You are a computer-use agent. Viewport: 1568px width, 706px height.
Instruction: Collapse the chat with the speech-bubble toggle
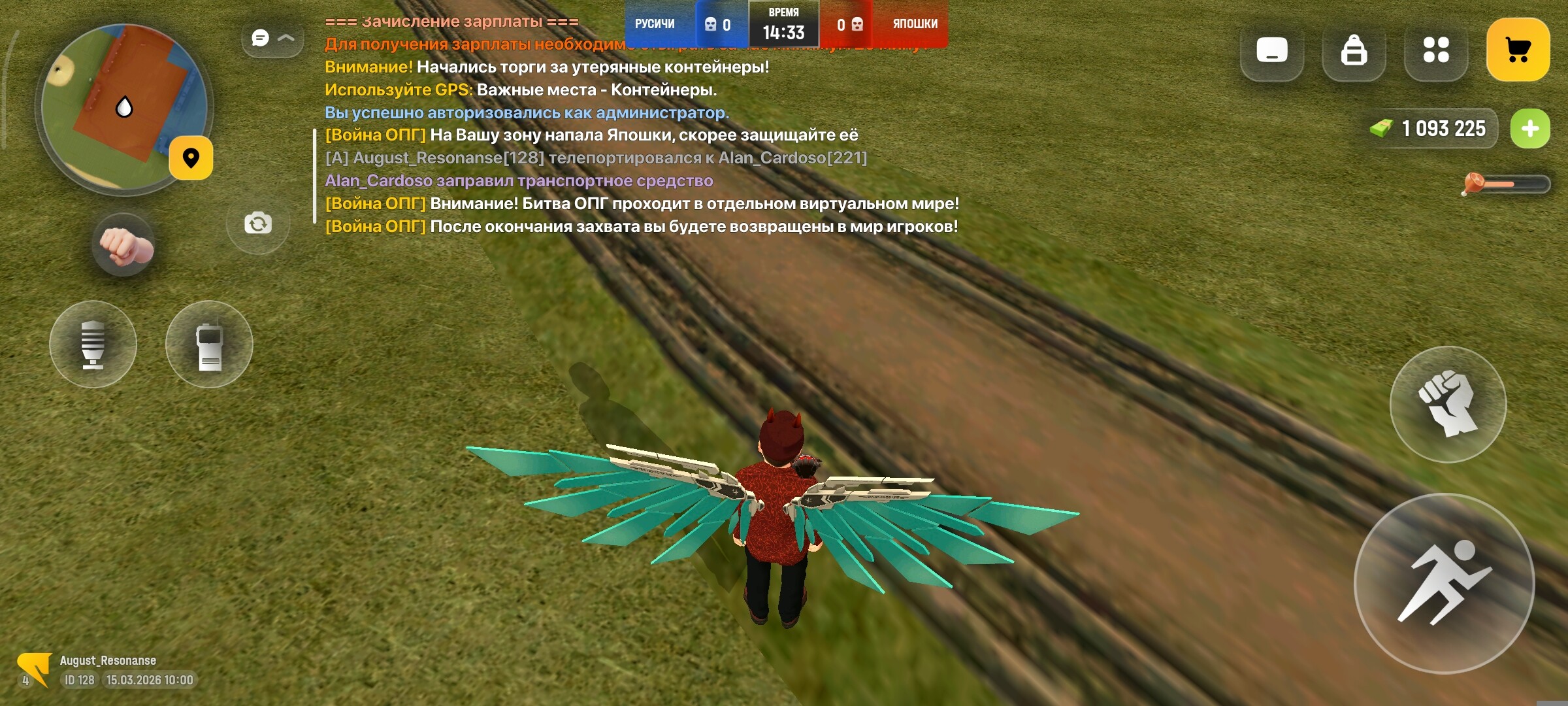272,39
